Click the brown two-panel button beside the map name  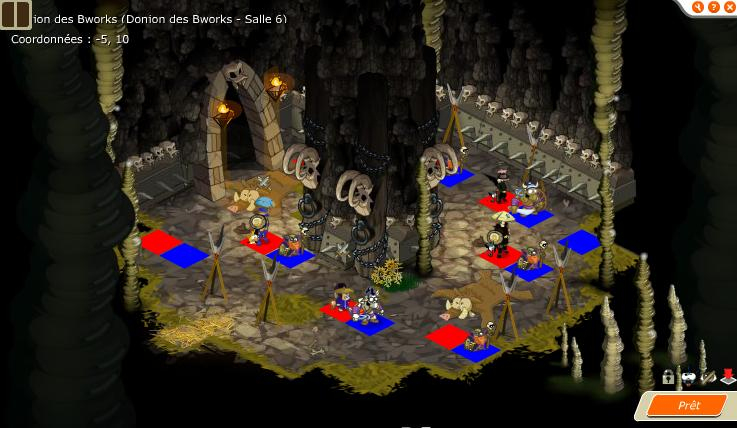click(16, 13)
